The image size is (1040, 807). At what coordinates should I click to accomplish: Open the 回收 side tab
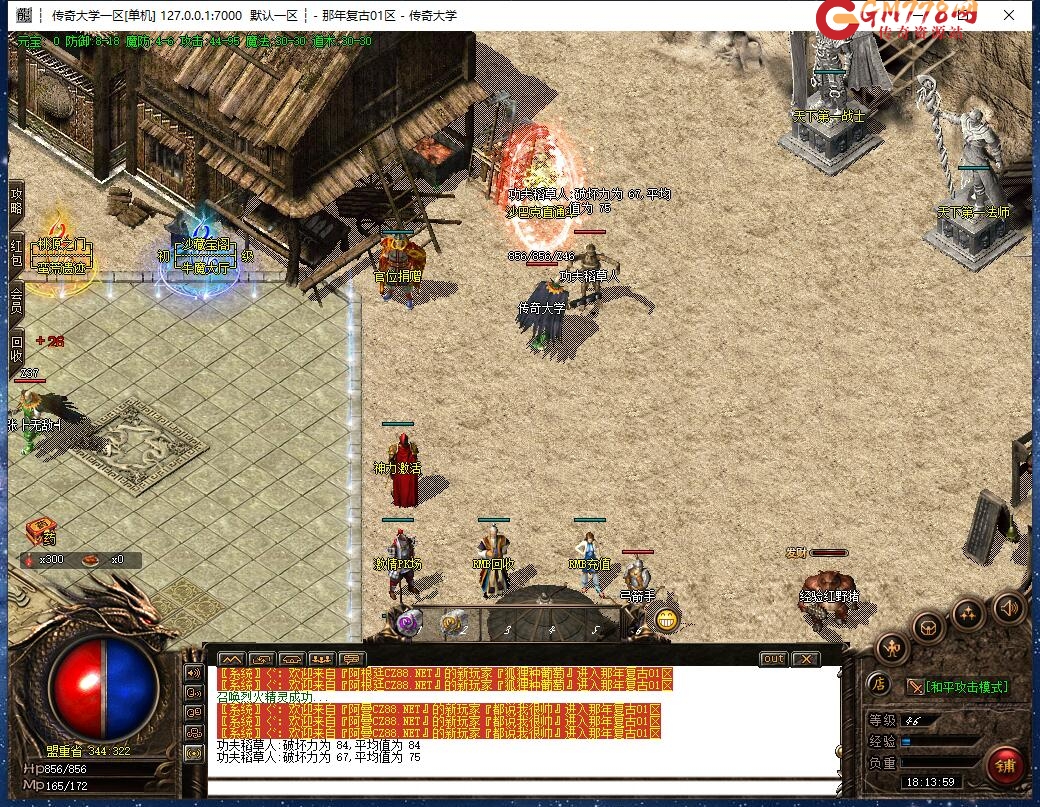coord(16,348)
